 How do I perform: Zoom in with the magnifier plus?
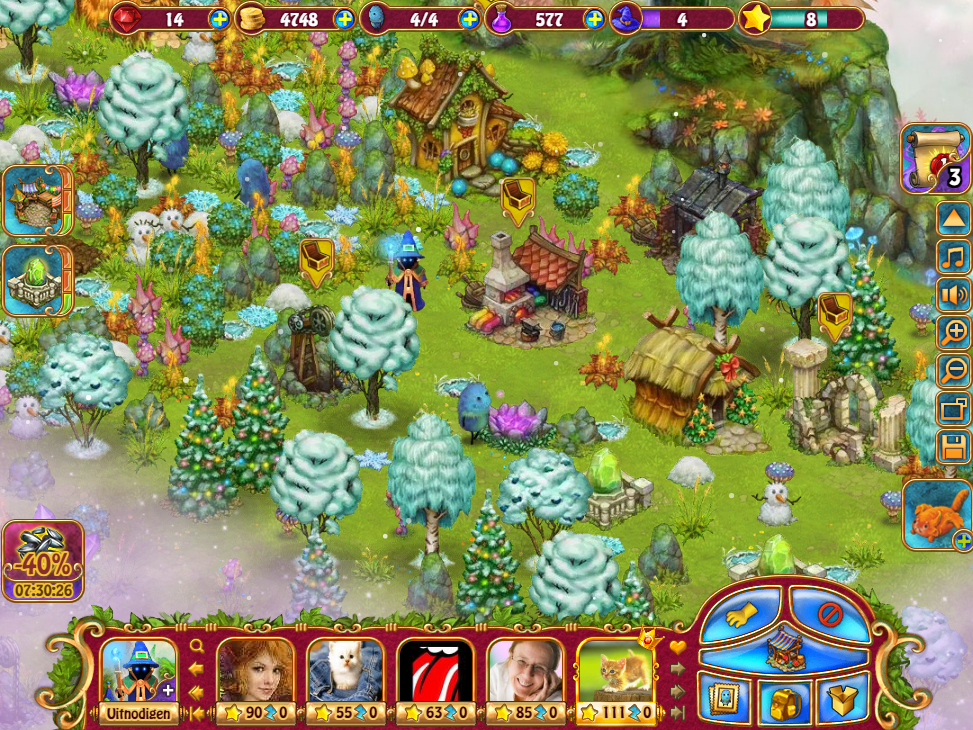[x=954, y=332]
